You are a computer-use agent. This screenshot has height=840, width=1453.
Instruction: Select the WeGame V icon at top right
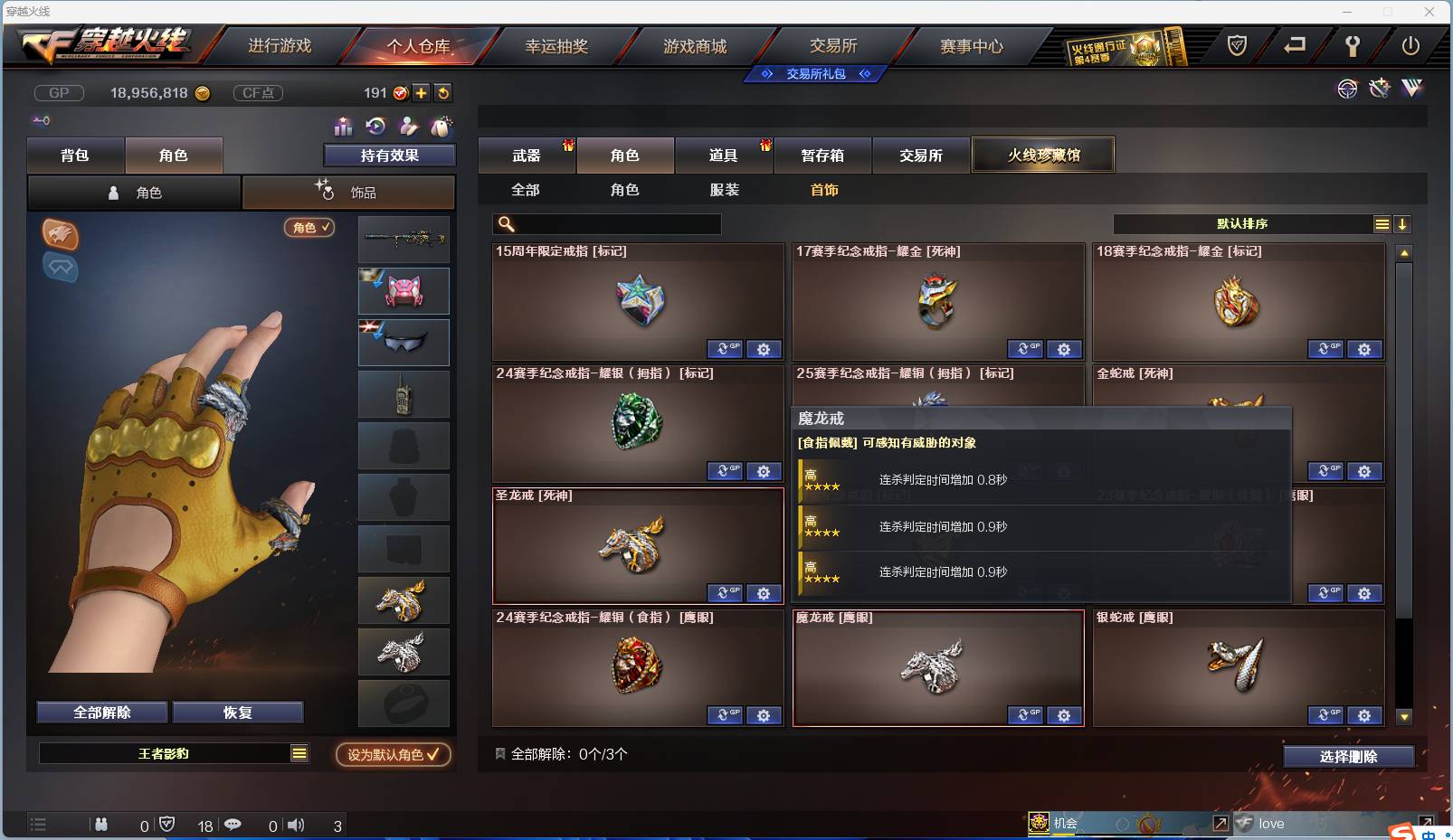[x=1411, y=90]
